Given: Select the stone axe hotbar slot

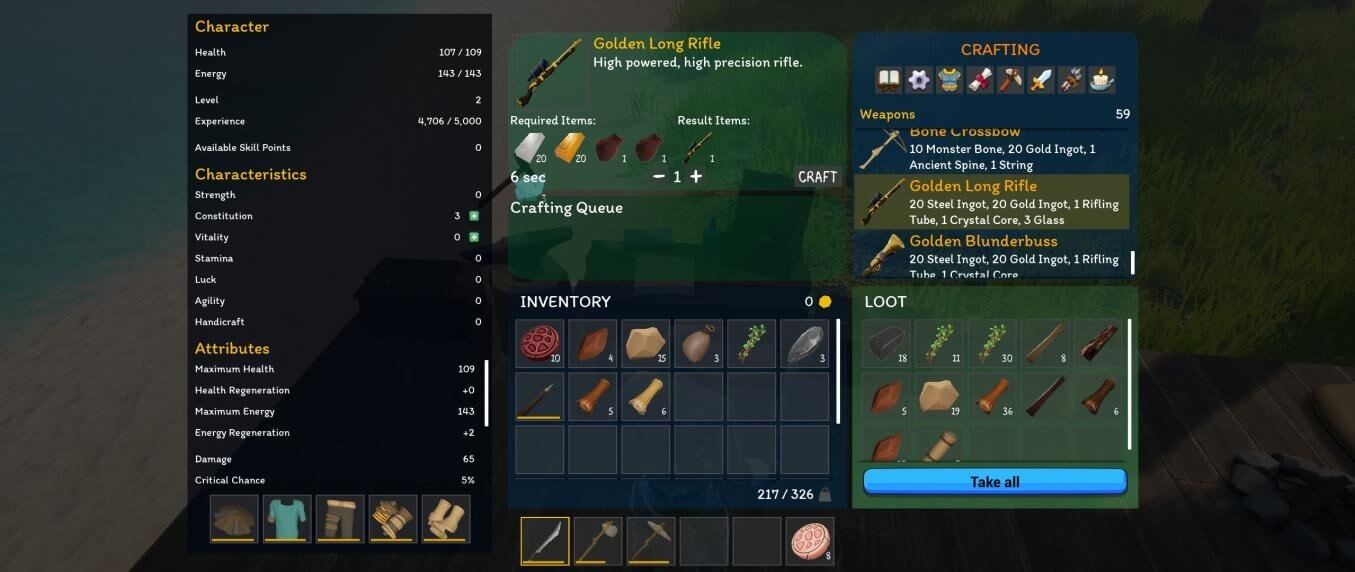Looking at the screenshot, I should pos(598,541).
